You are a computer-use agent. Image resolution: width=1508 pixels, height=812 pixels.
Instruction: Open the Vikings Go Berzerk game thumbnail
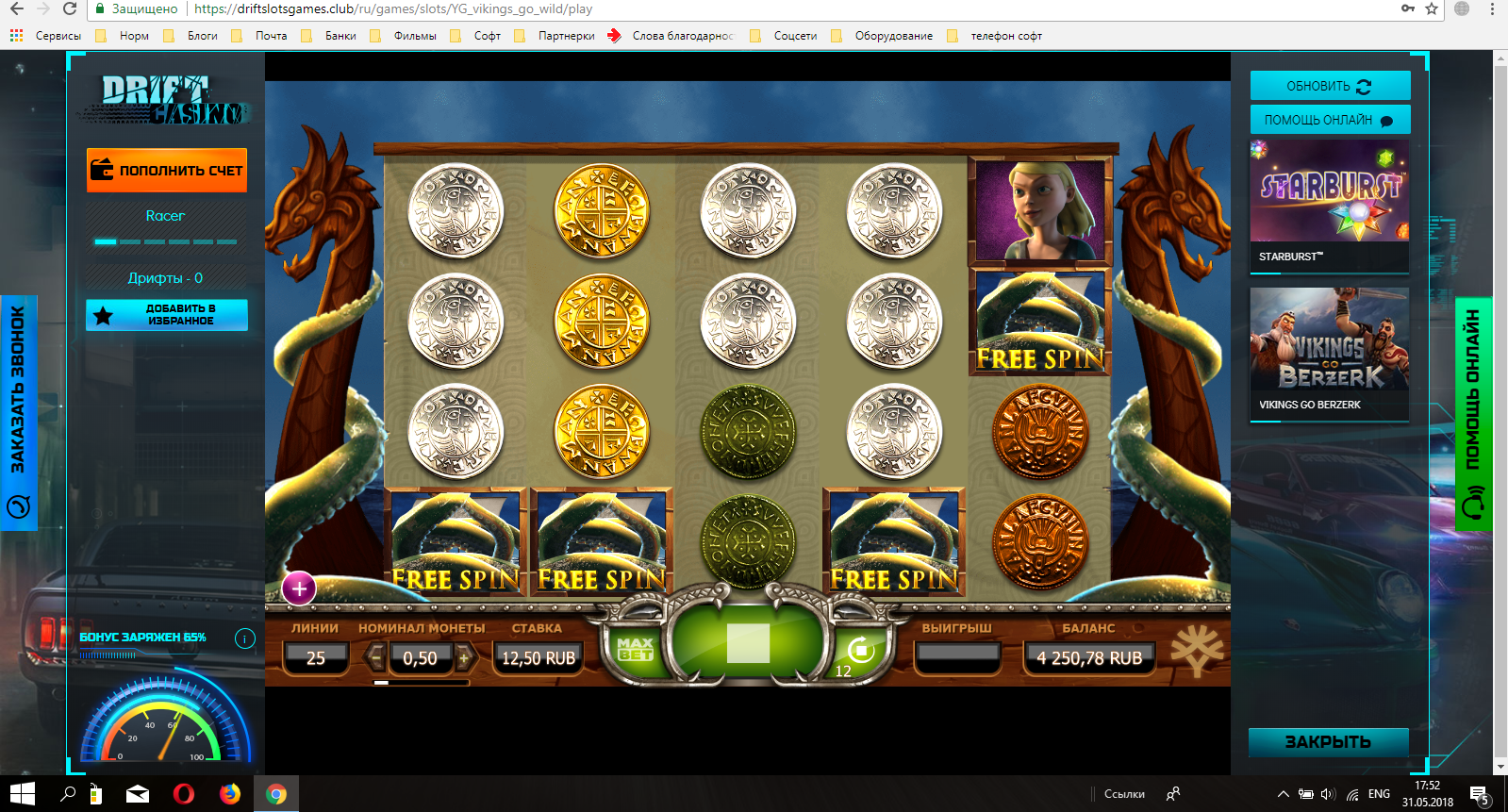(x=1329, y=352)
